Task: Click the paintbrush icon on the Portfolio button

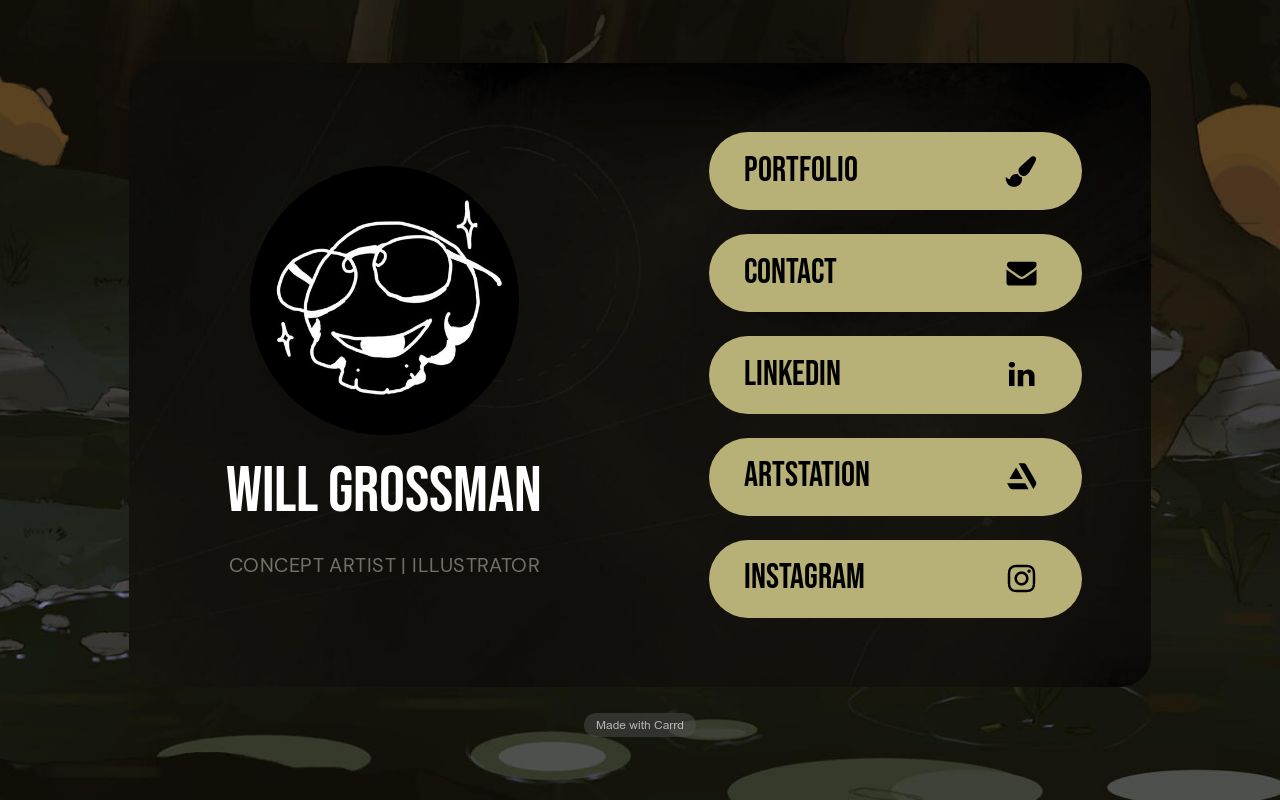Action: coord(1021,170)
